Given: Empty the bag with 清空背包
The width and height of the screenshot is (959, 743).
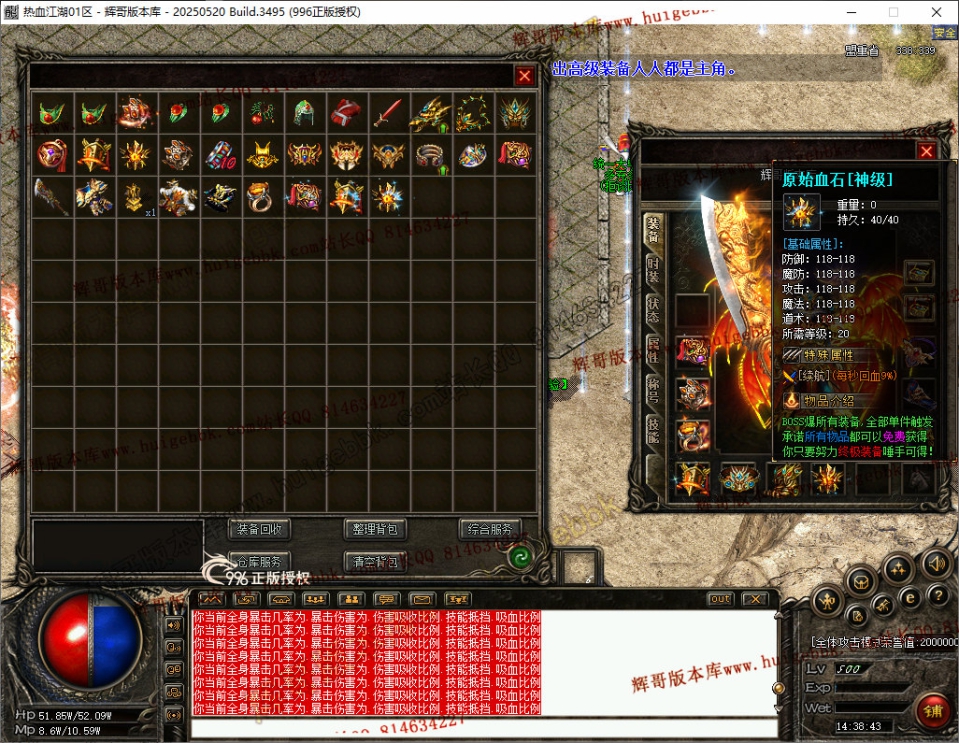Looking at the screenshot, I should click(x=375, y=561).
